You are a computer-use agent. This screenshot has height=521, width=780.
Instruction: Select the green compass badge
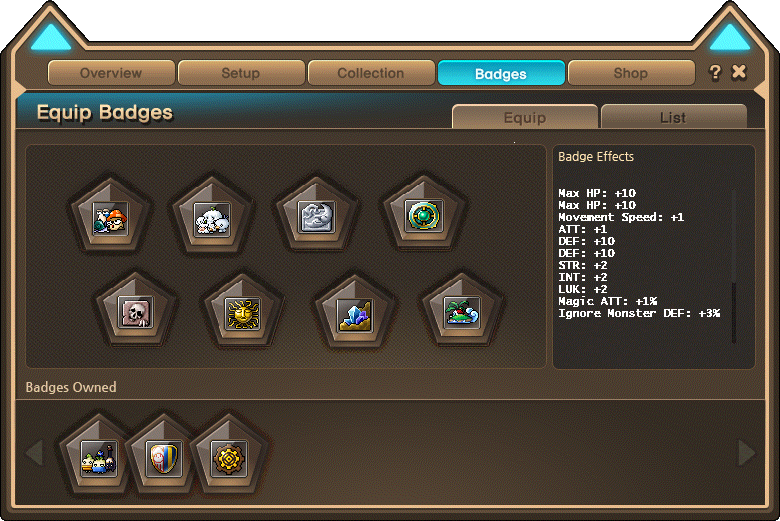pos(421,216)
